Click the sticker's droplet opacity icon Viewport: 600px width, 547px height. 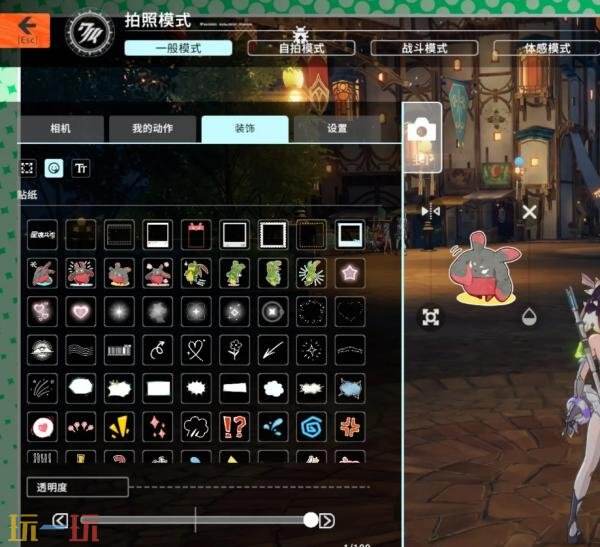(530, 317)
